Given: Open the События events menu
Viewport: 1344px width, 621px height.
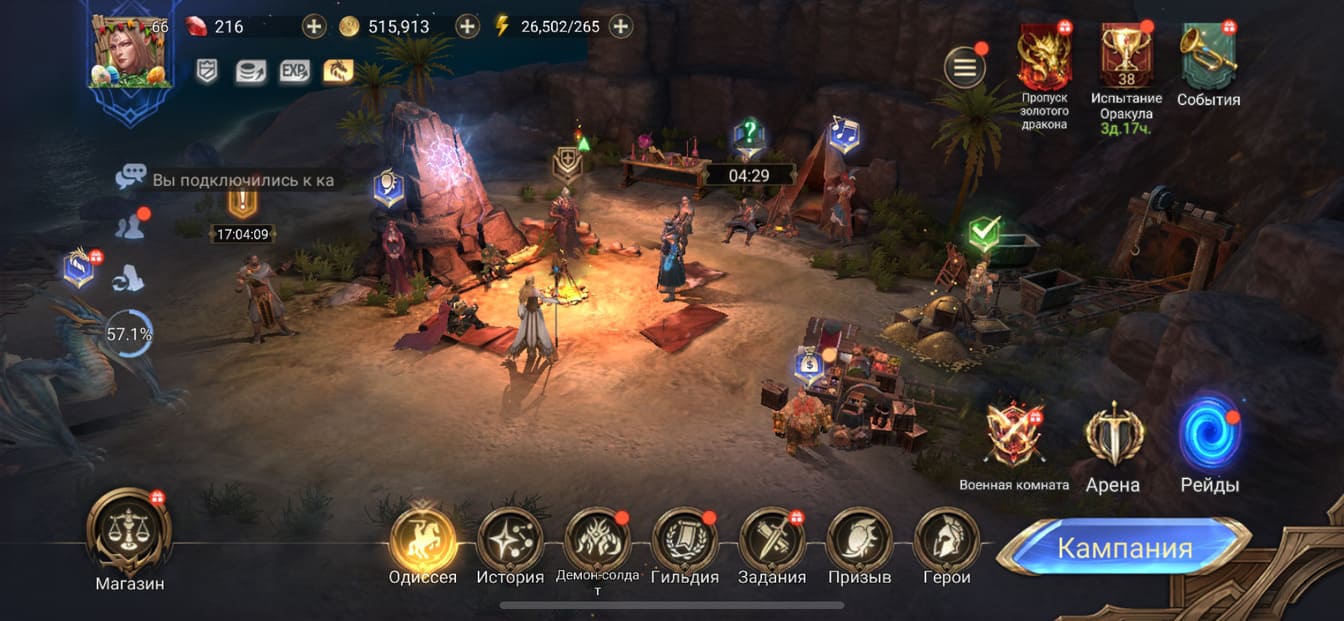Looking at the screenshot, I should click(1208, 56).
